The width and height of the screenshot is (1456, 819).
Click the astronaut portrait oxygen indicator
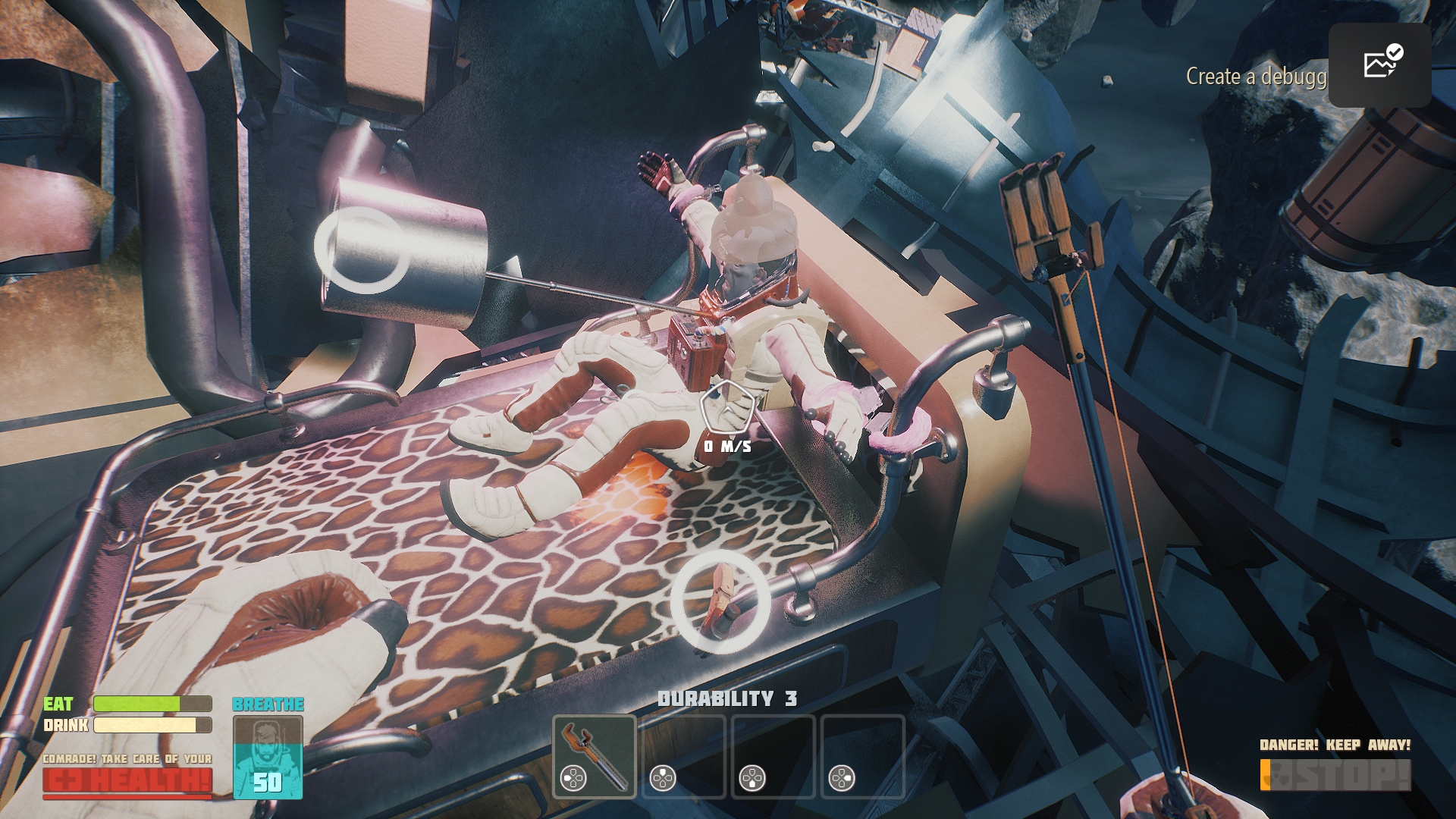[x=268, y=757]
